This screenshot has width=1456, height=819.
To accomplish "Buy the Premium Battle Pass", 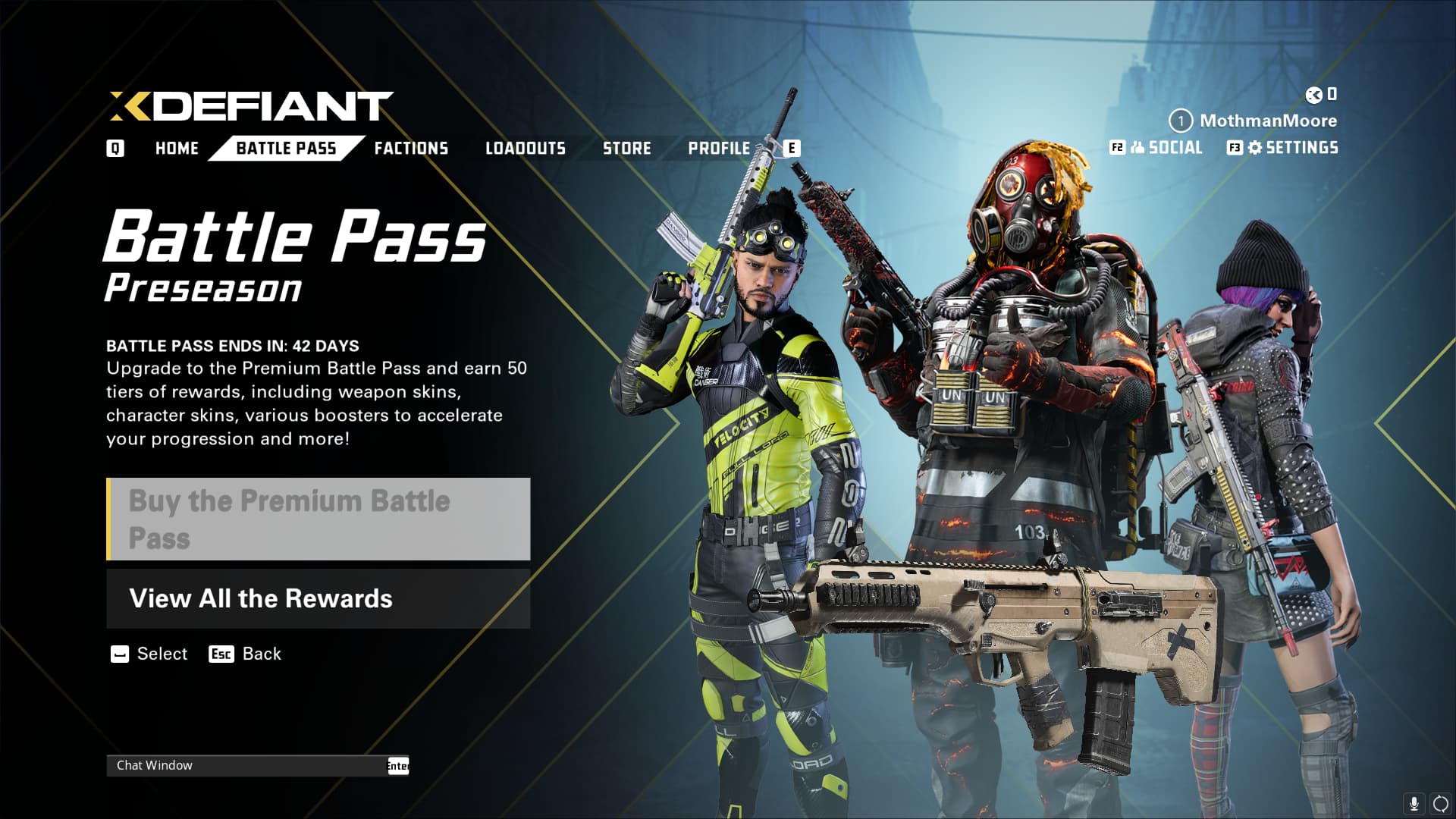I will click(318, 519).
